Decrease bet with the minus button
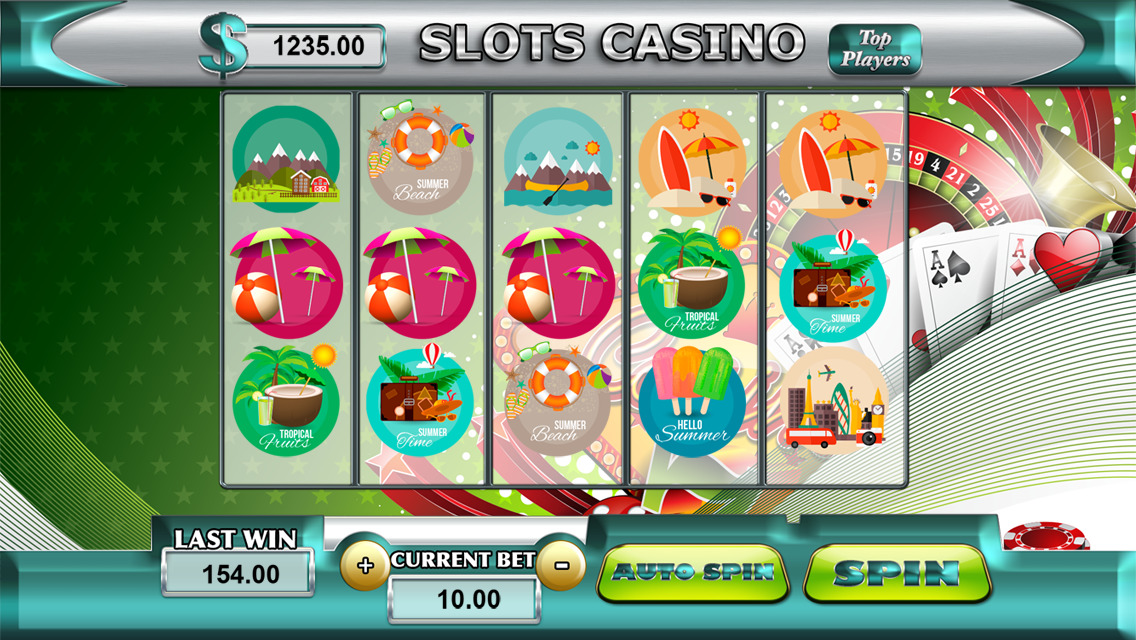 [561, 566]
